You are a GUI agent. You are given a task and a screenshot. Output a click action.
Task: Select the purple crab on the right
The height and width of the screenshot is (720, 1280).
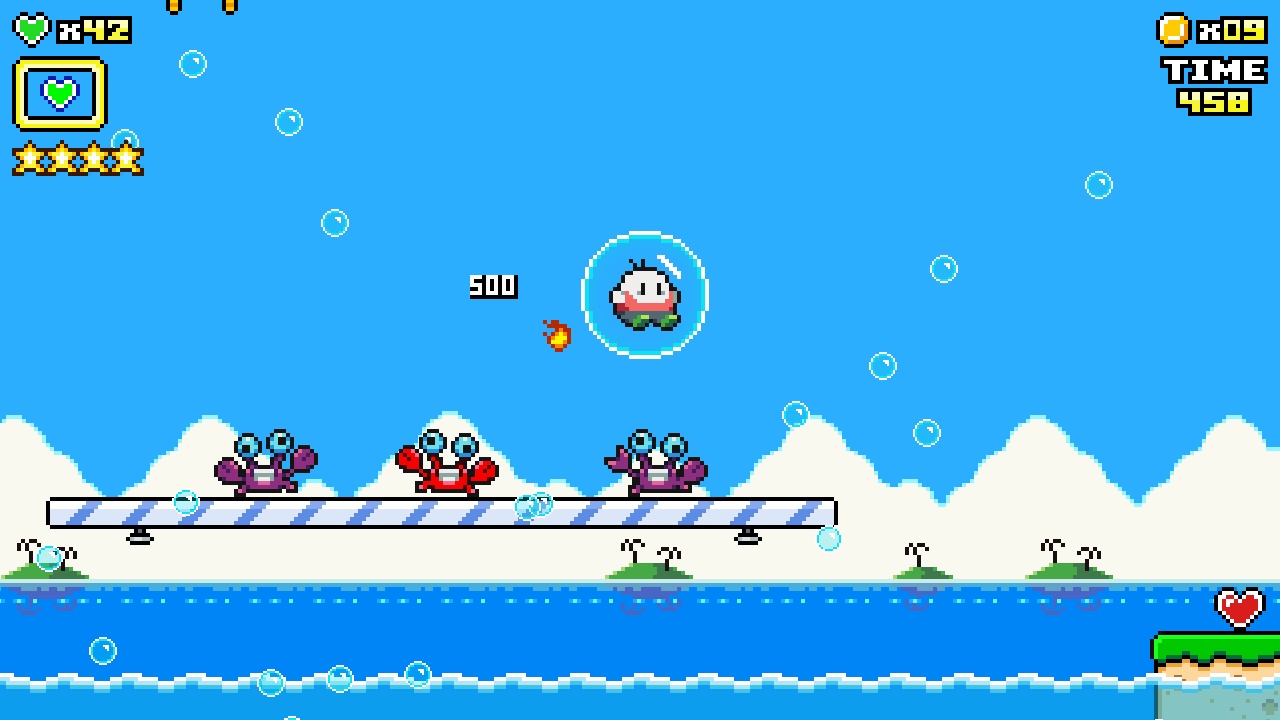click(660, 468)
